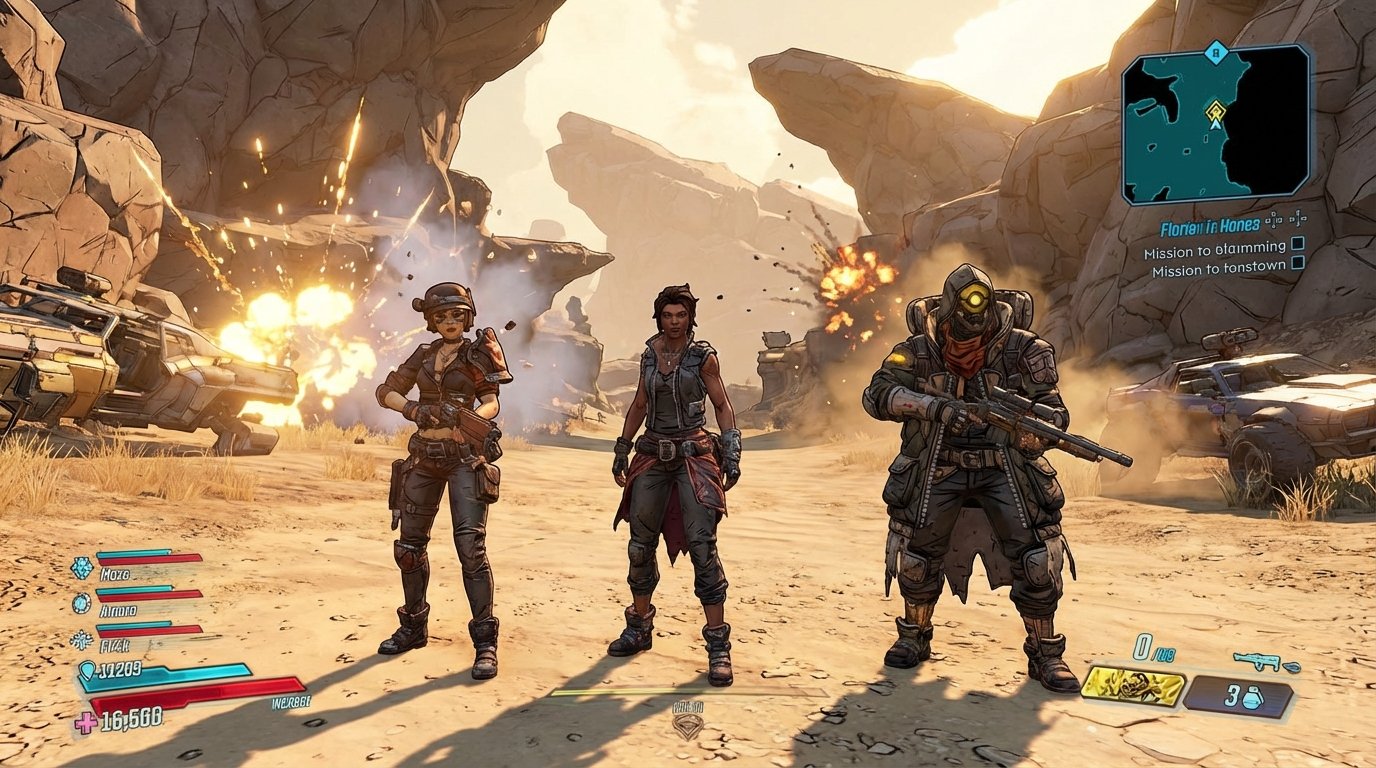This screenshot has height=768, width=1376.
Task: Expand the Florien in Hones mission tracker
Action: [x=1209, y=226]
